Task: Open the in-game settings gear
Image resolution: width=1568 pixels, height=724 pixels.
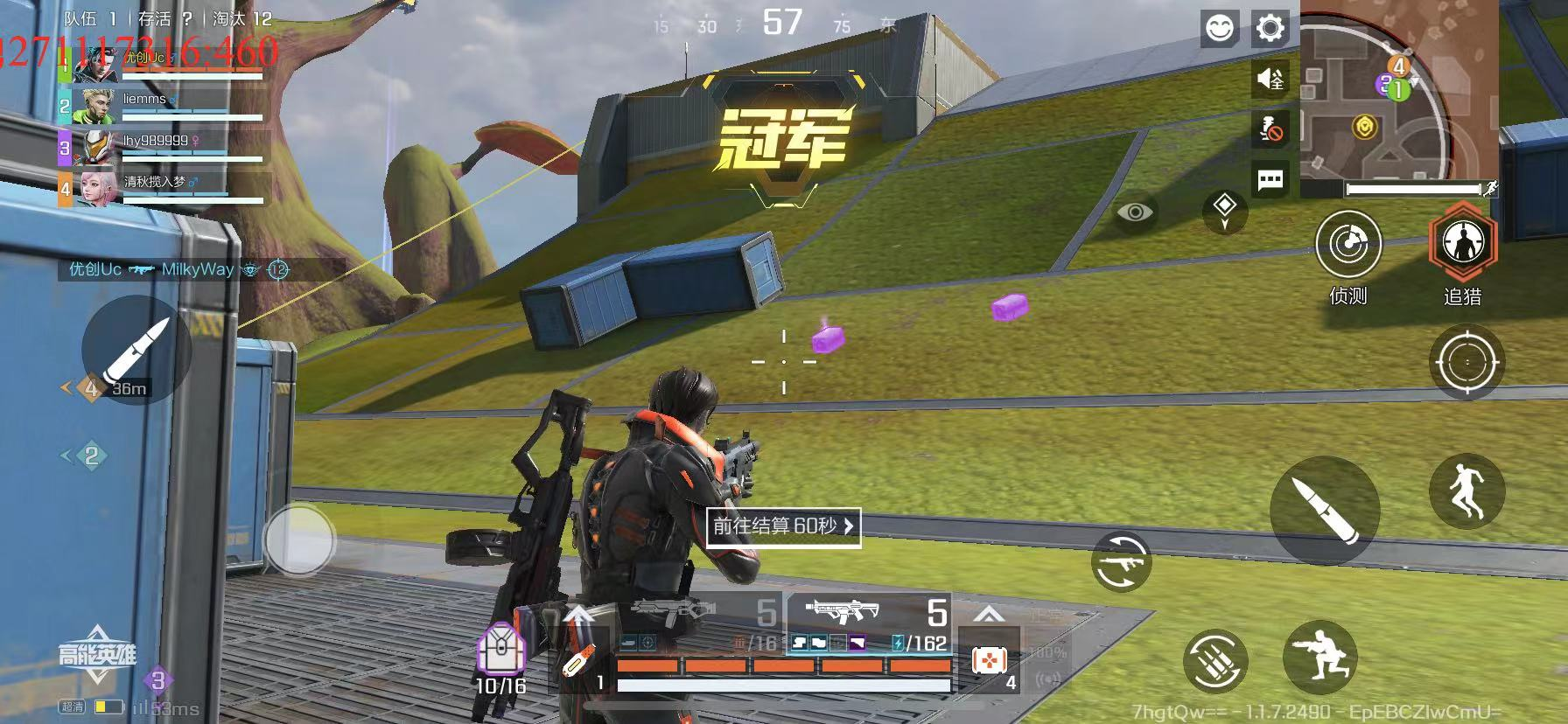Action: tap(1270, 27)
